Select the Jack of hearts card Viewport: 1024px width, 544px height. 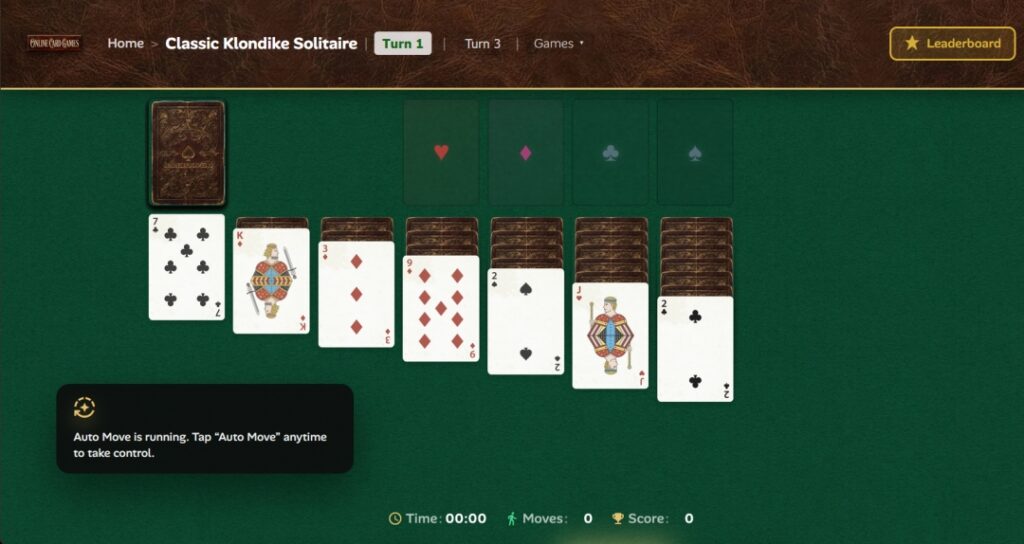[610, 336]
